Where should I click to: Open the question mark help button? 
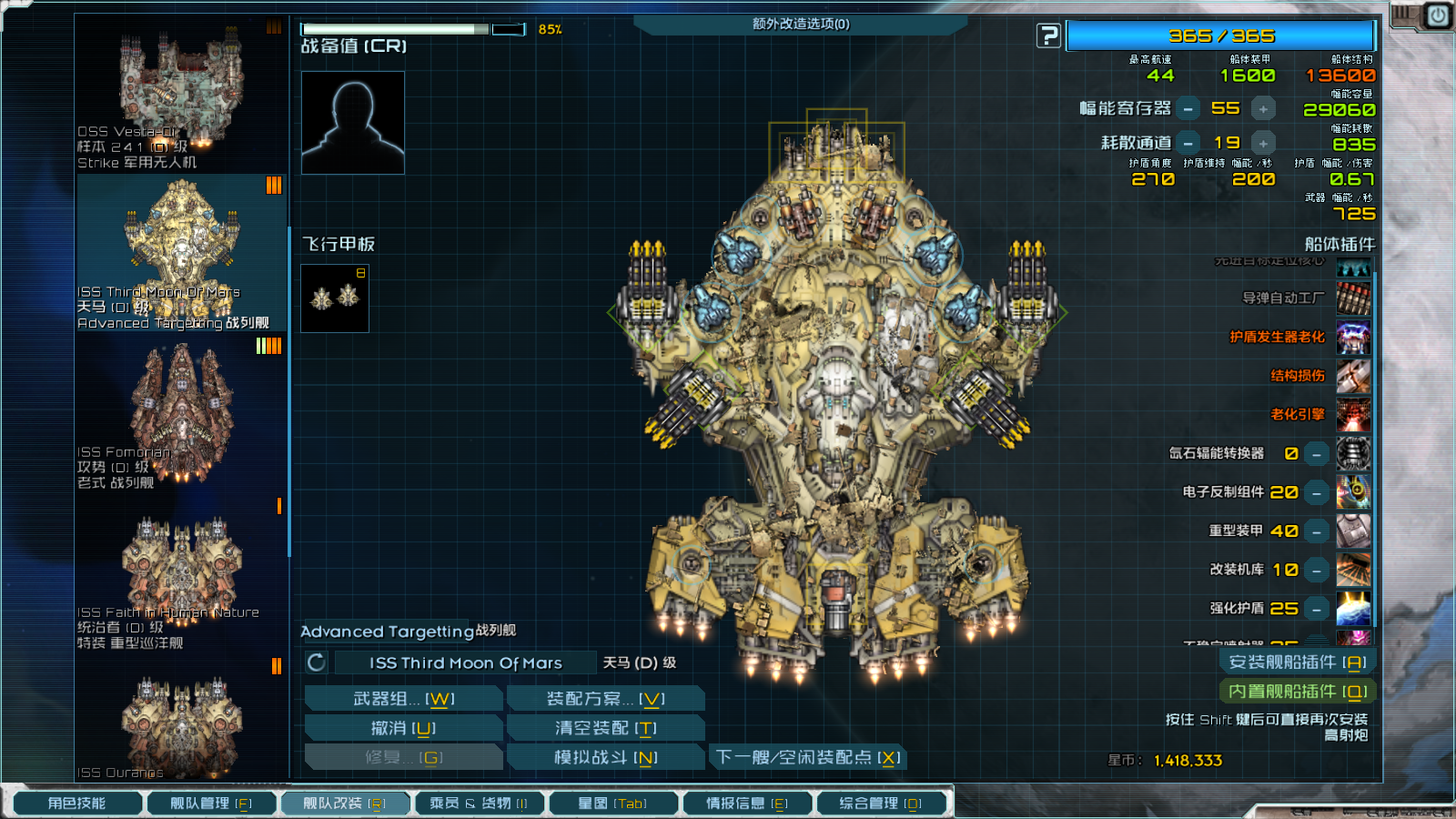click(x=1048, y=36)
